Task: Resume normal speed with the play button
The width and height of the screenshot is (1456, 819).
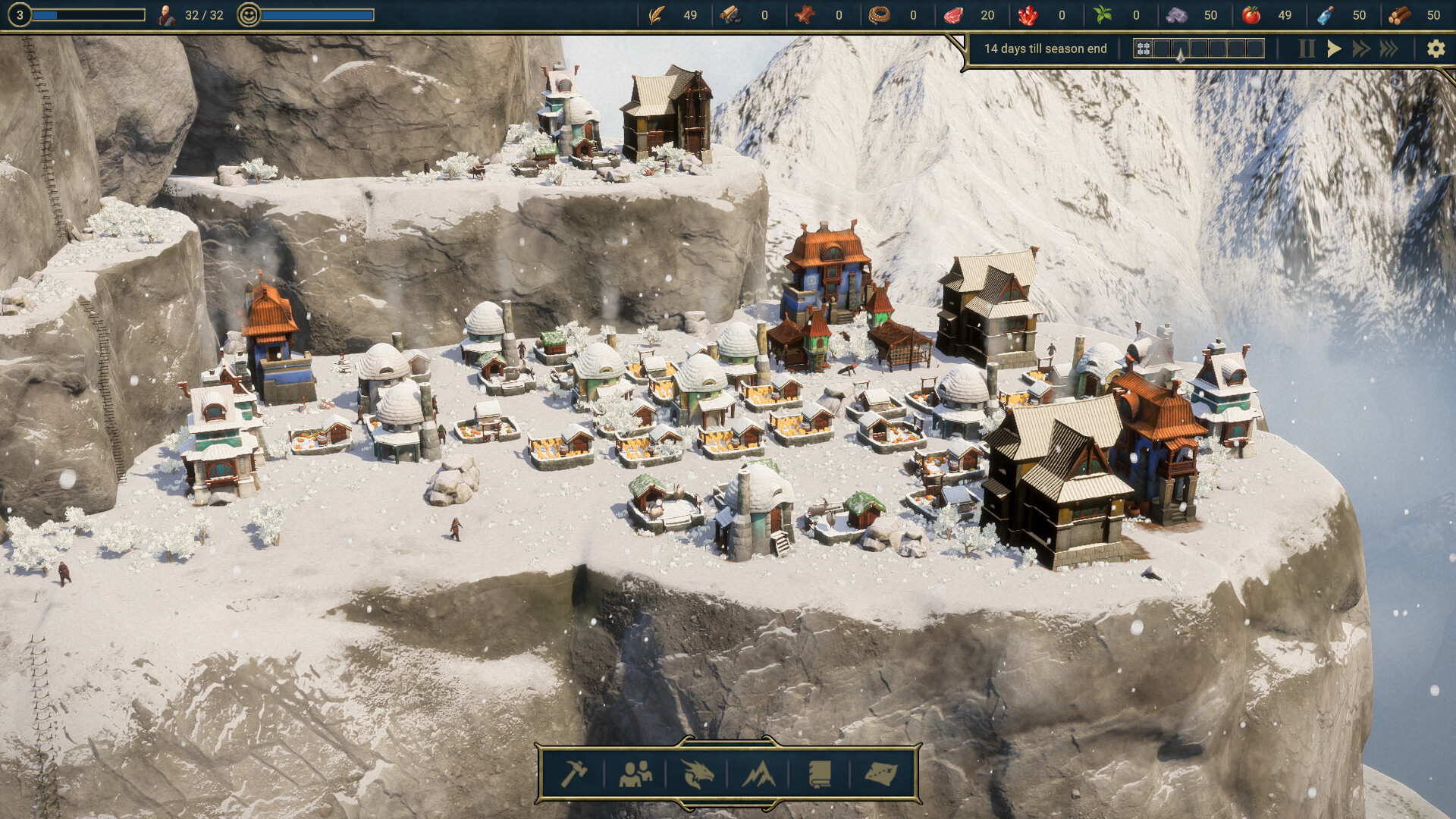Action: pos(1334,48)
